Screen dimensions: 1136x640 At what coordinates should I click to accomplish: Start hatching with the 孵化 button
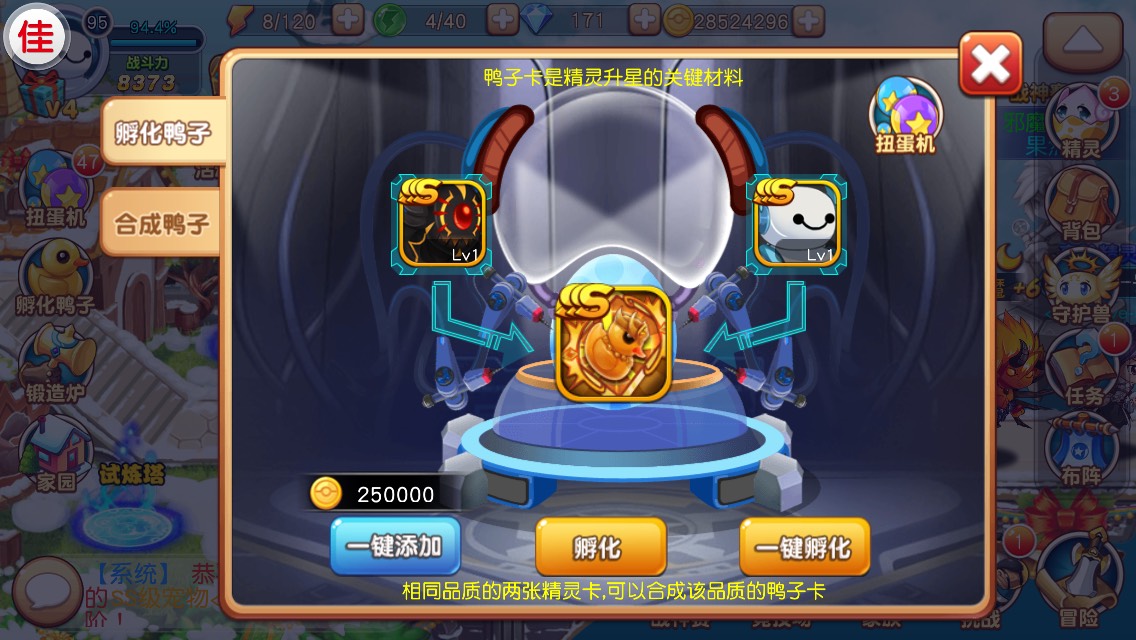[600, 546]
